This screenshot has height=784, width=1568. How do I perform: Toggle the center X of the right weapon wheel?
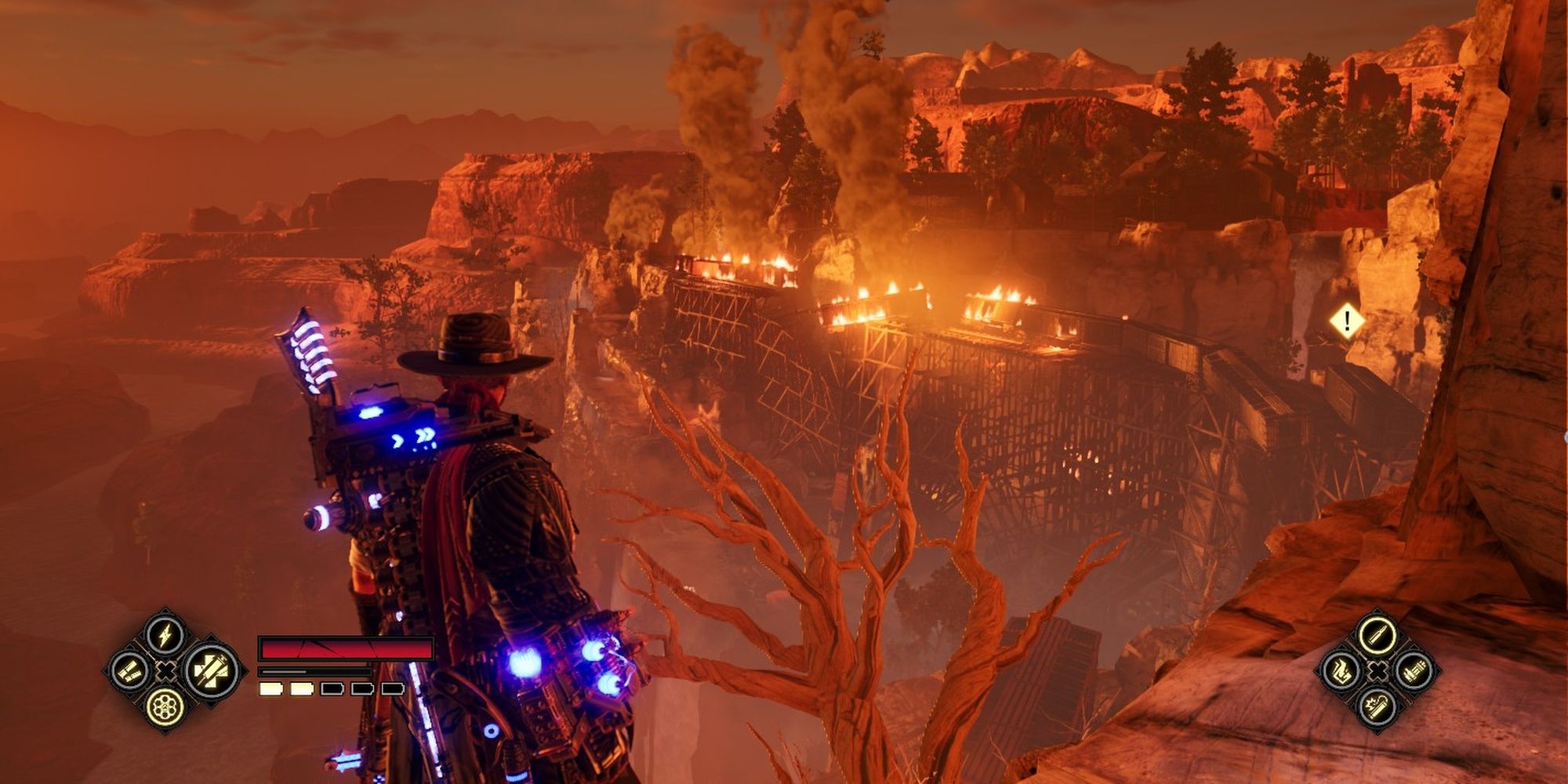pos(1377,671)
